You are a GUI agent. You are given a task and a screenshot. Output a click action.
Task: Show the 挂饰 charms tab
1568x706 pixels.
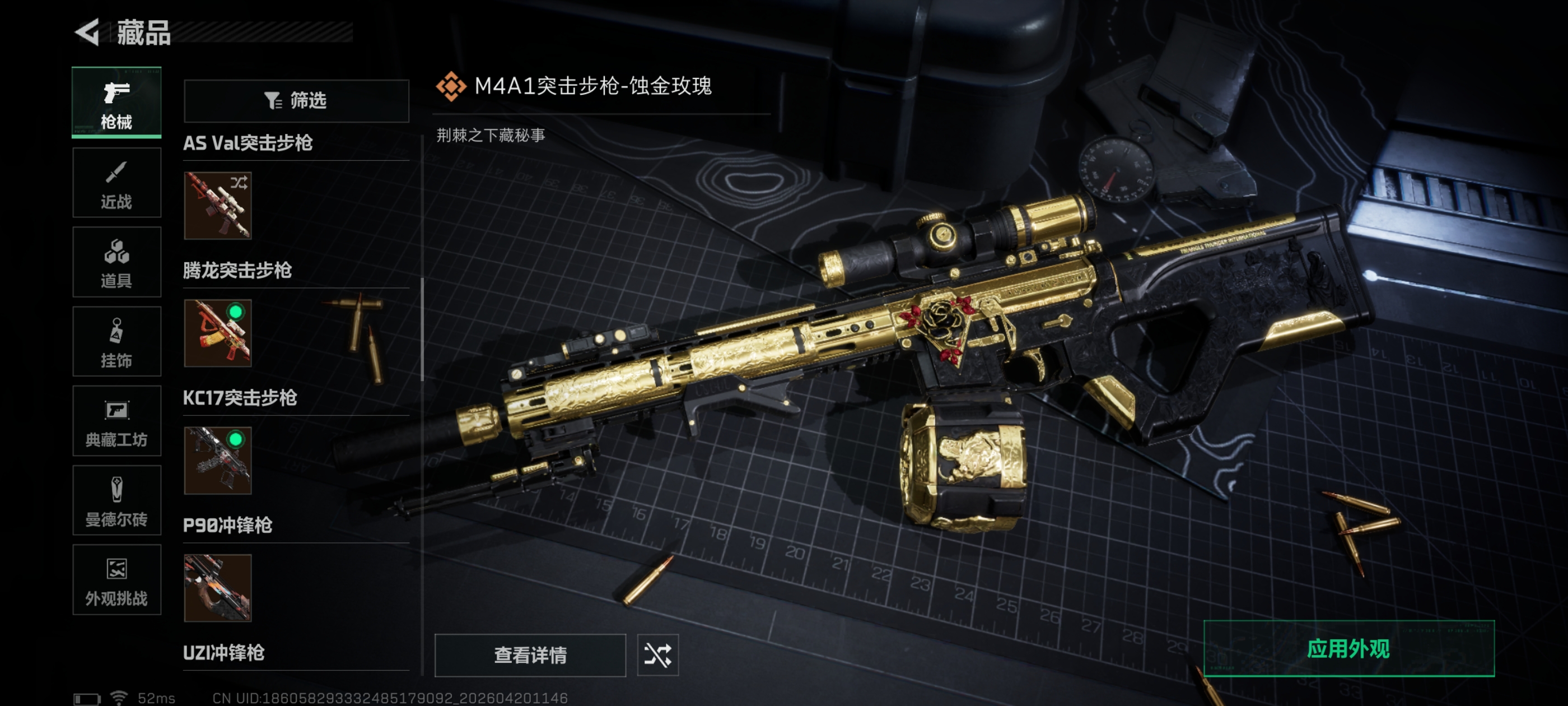(116, 342)
